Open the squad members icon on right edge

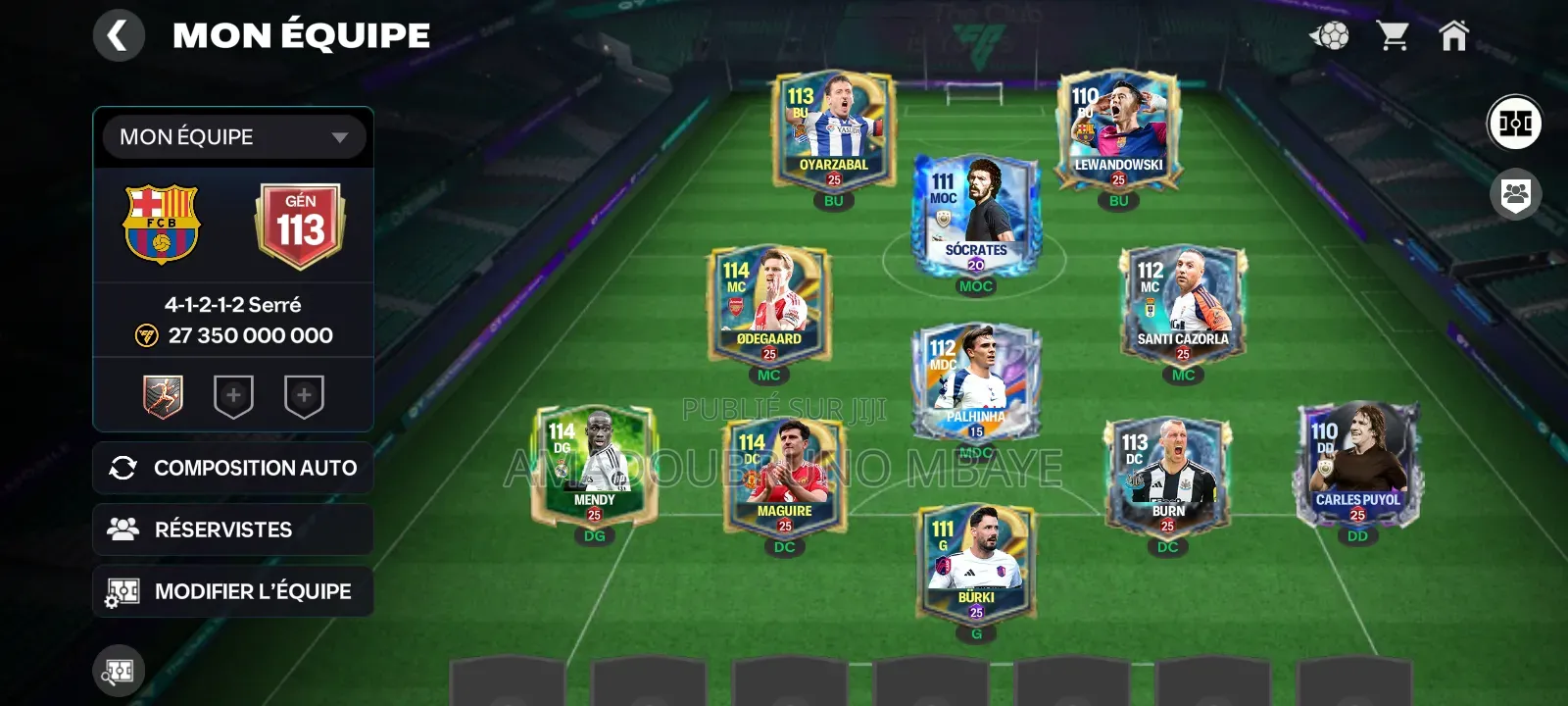[x=1515, y=193]
